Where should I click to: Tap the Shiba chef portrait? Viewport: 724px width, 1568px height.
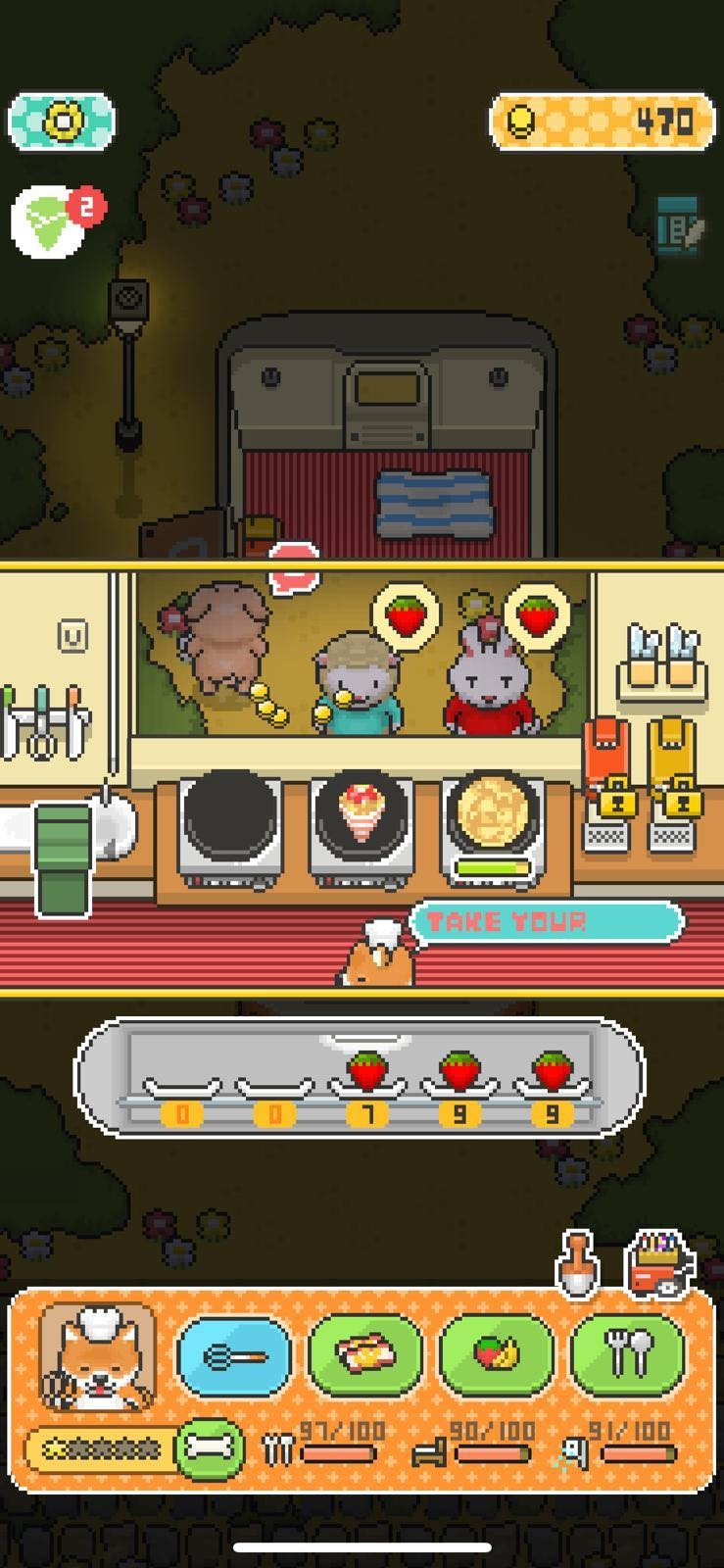pyautogui.click(x=97, y=1358)
